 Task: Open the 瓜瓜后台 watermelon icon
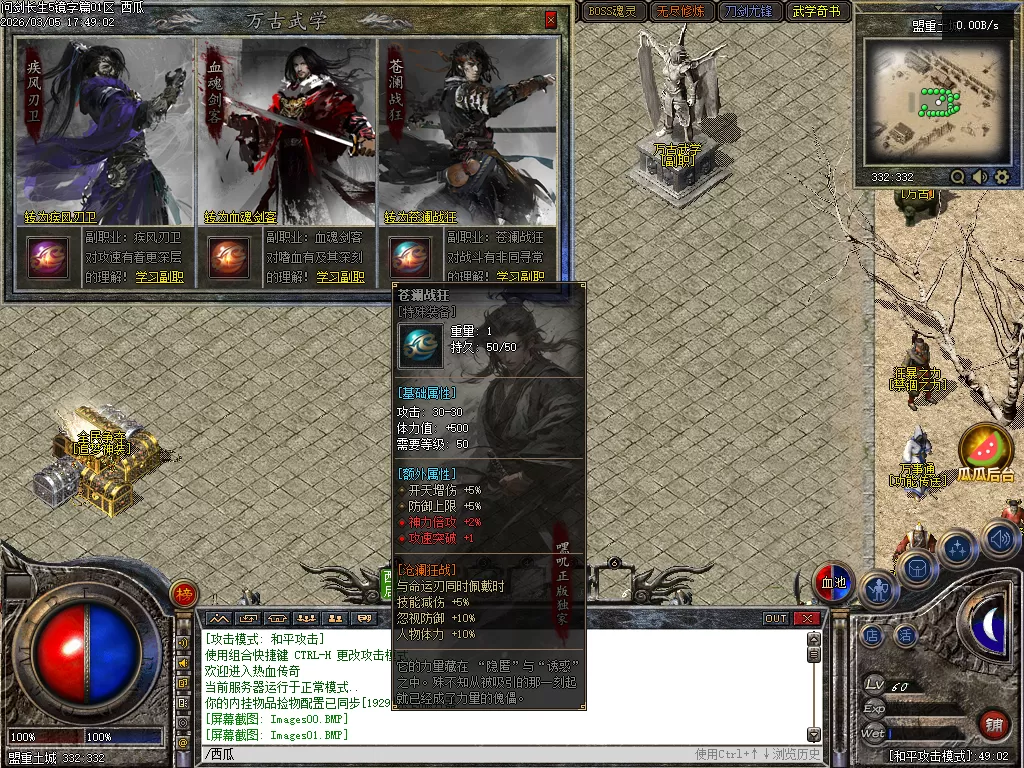pos(986,448)
